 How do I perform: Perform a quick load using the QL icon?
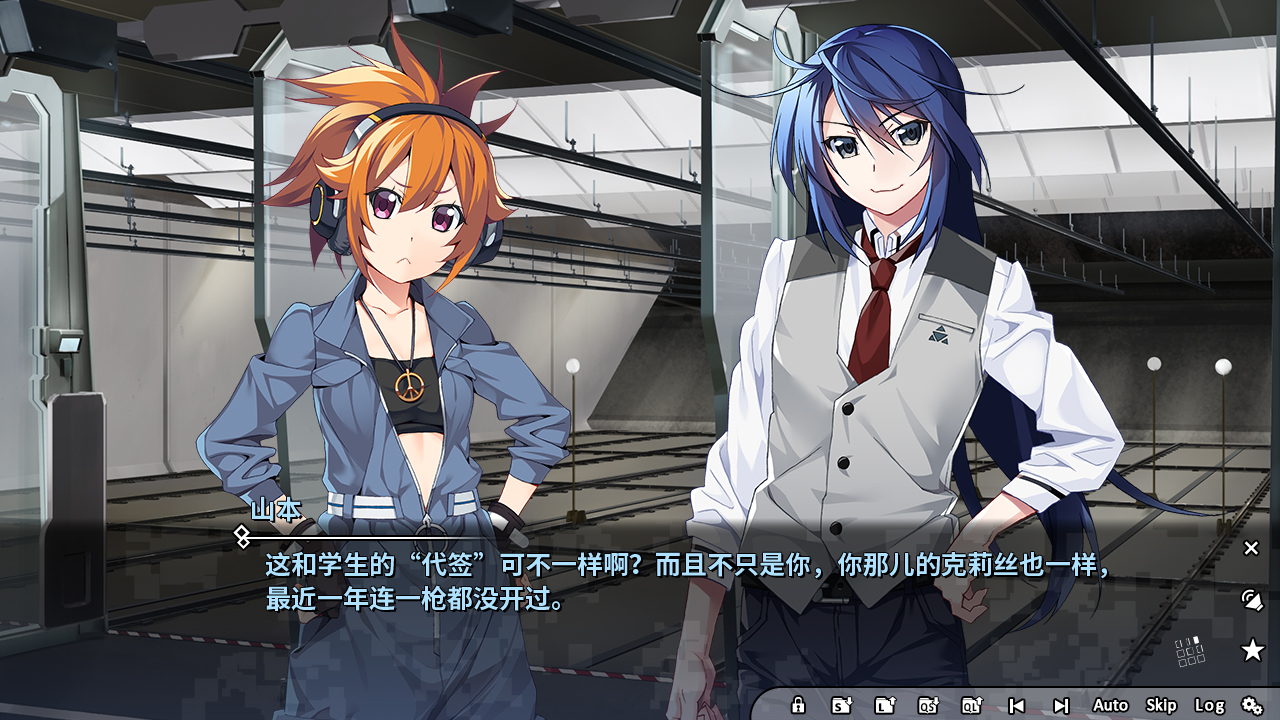coord(972,705)
